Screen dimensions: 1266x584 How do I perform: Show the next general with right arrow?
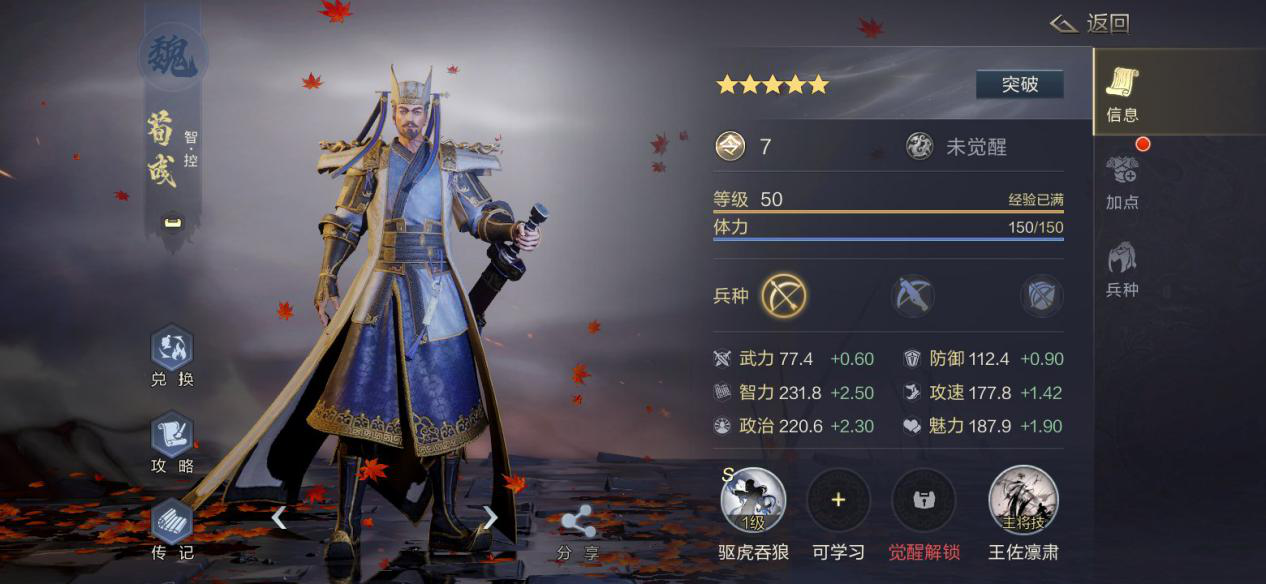pos(490,517)
